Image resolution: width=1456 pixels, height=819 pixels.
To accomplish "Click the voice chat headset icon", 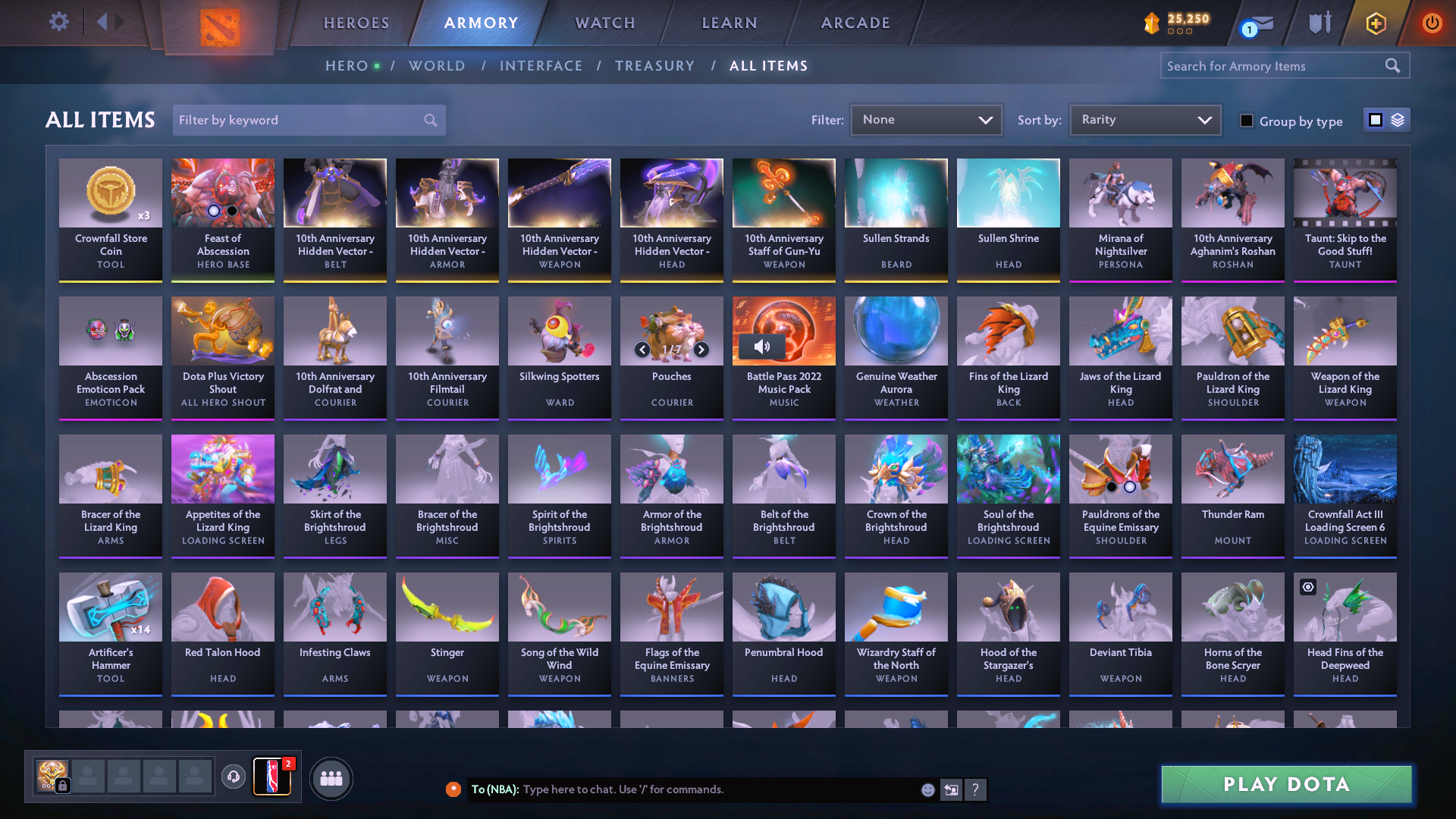I will pyautogui.click(x=235, y=778).
